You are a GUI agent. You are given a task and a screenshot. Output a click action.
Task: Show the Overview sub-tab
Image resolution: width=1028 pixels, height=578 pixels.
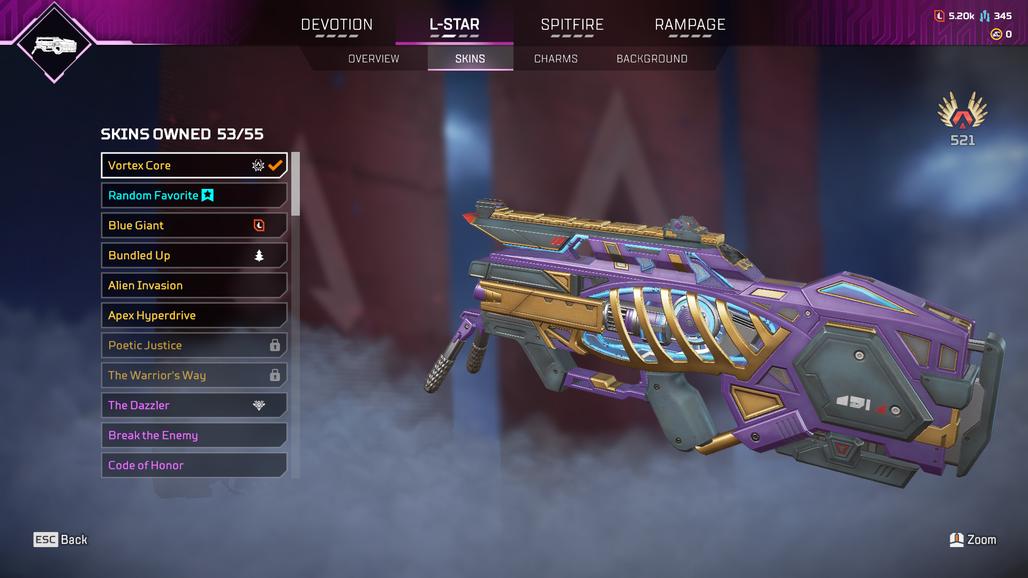(373, 59)
